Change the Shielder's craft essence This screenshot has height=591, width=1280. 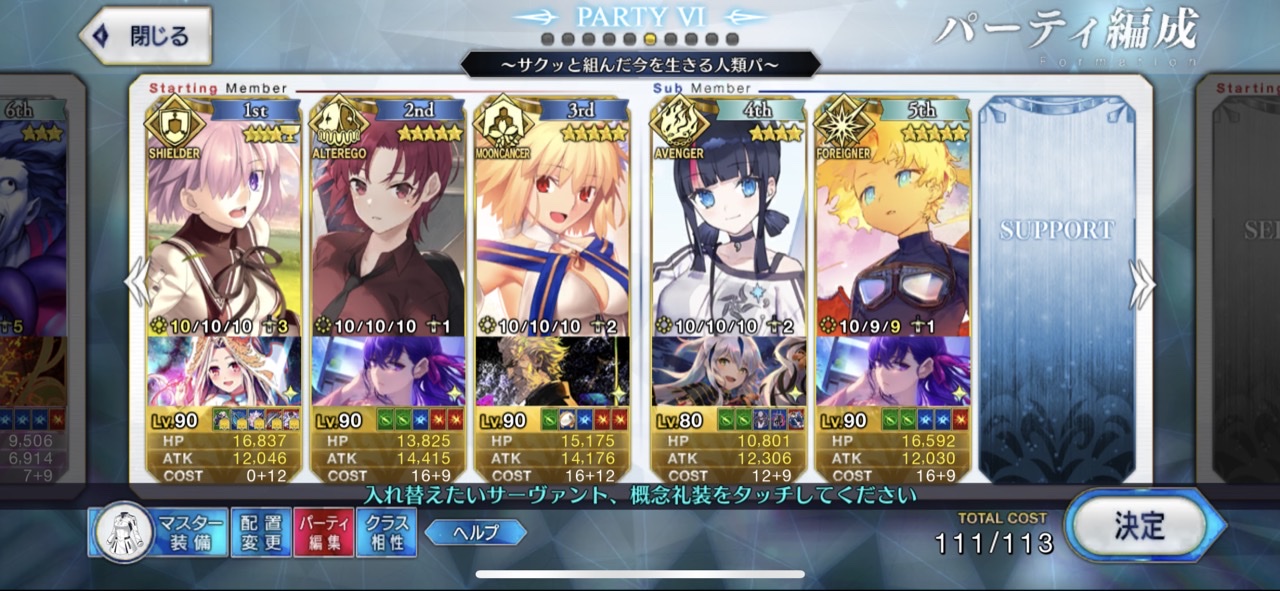pos(223,371)
